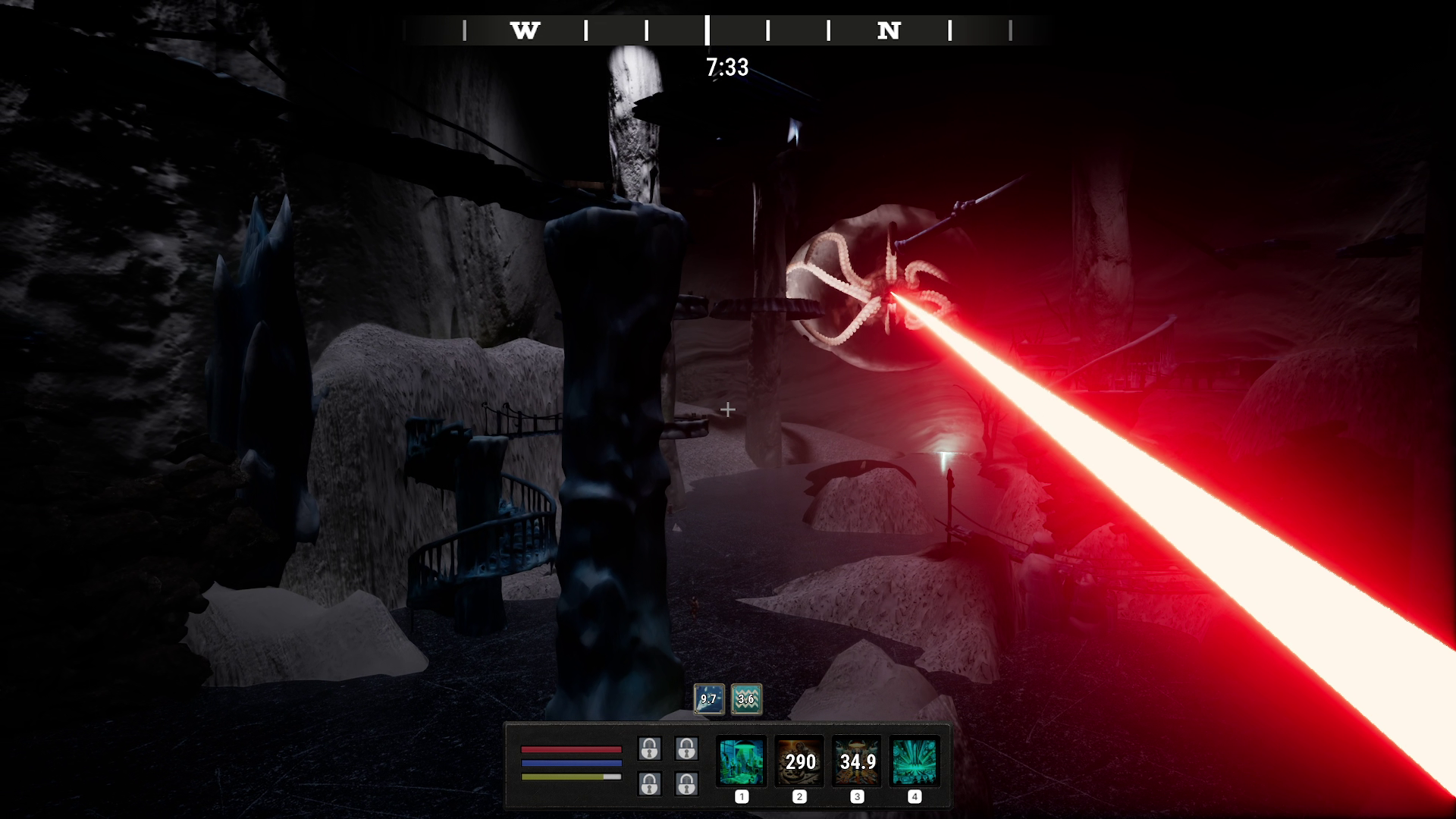The image size is (1456, 819).
Task: Click the ability with 34.9 cooldown
Action: pyautogui.click(x=857, y=761)
